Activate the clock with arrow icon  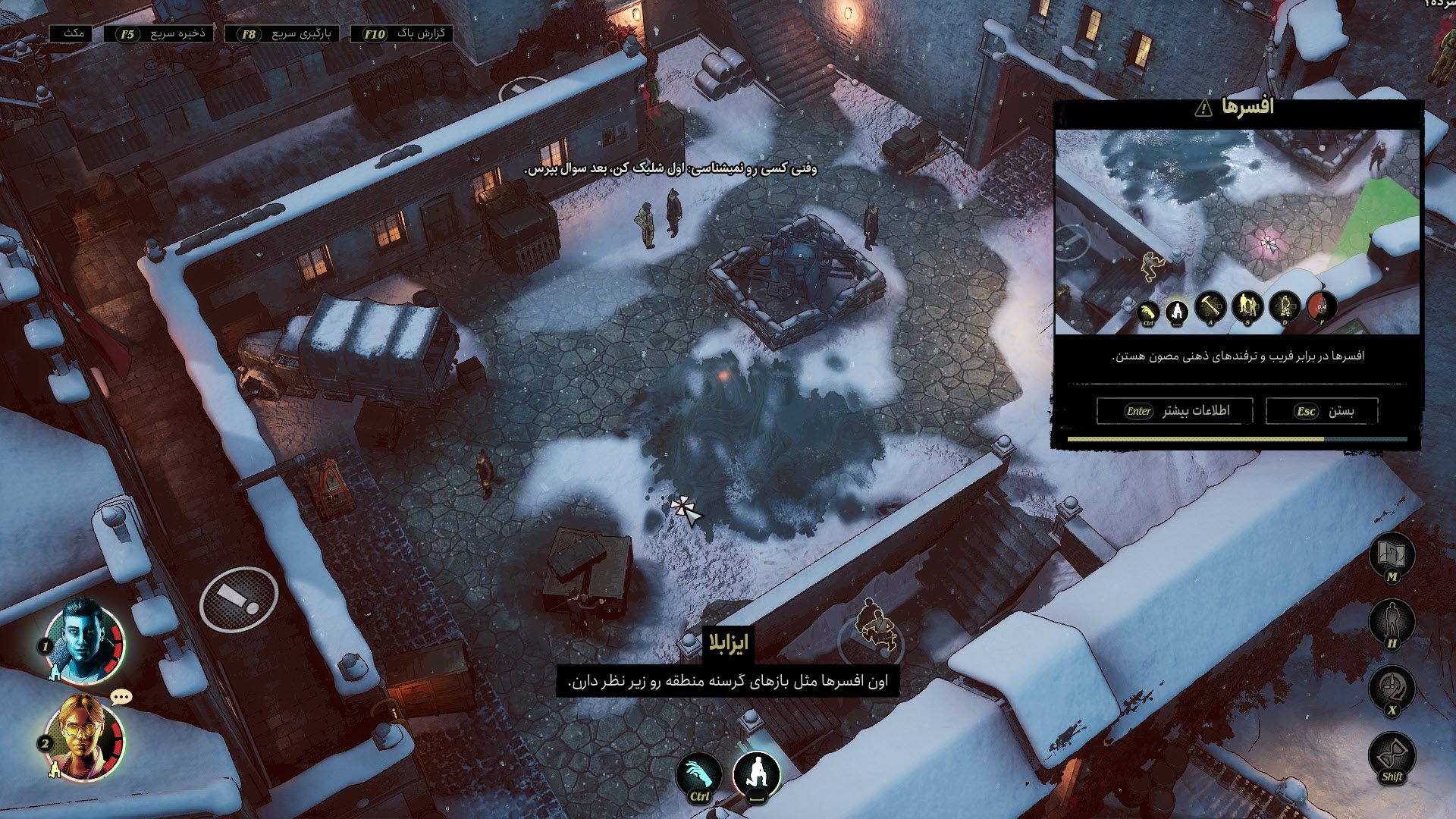coord(1392,689)
